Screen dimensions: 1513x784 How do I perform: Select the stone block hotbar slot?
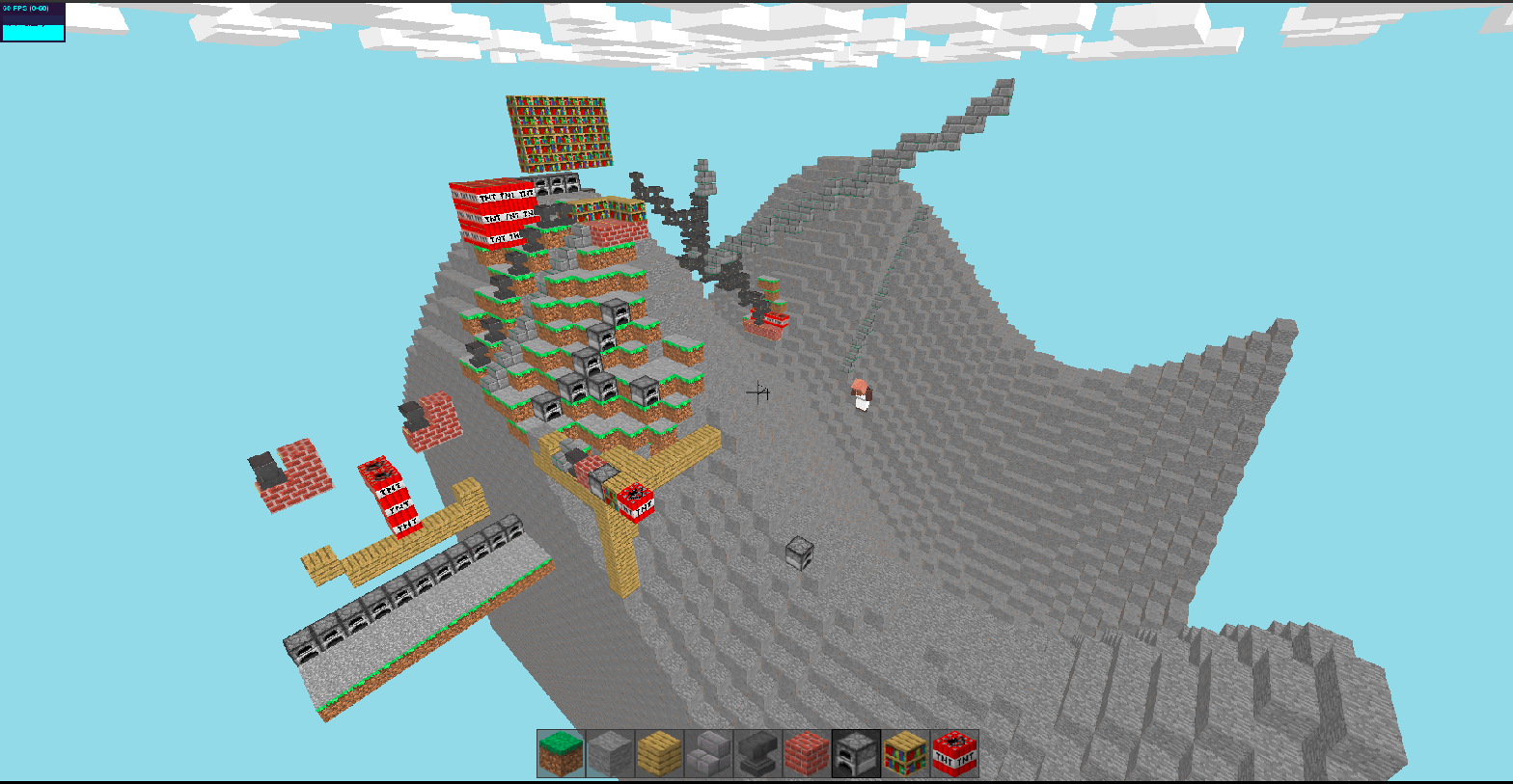point(608,753)
